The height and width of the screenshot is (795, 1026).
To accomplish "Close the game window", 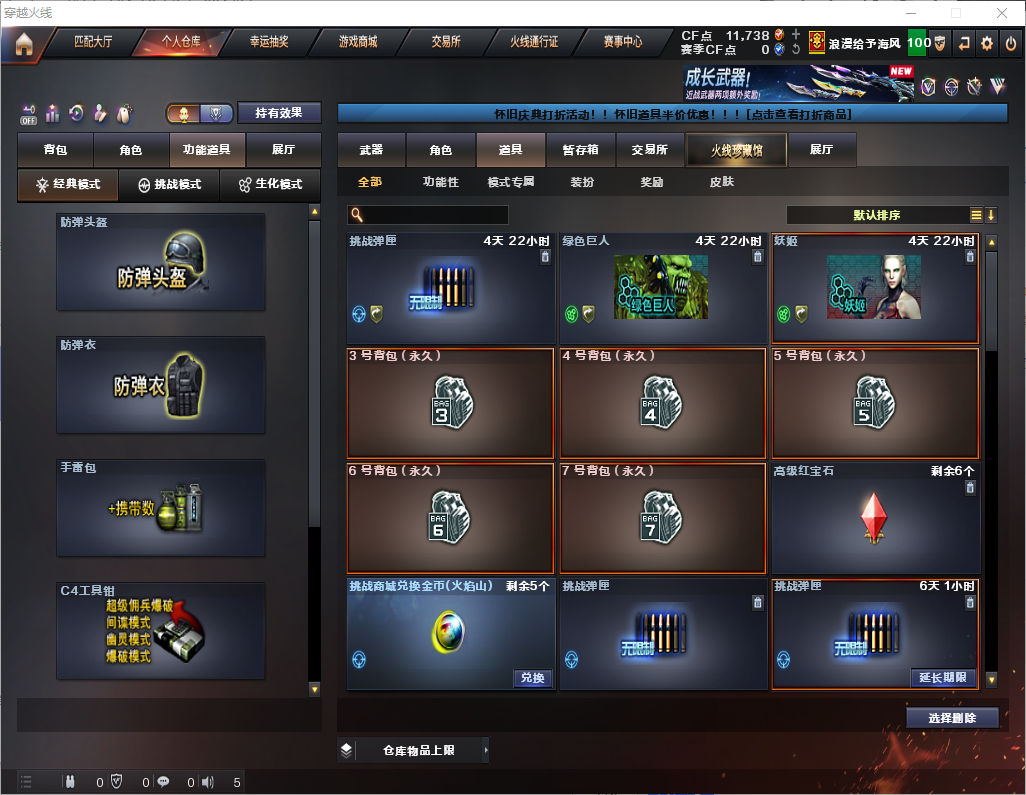I will click(1001, 13).
